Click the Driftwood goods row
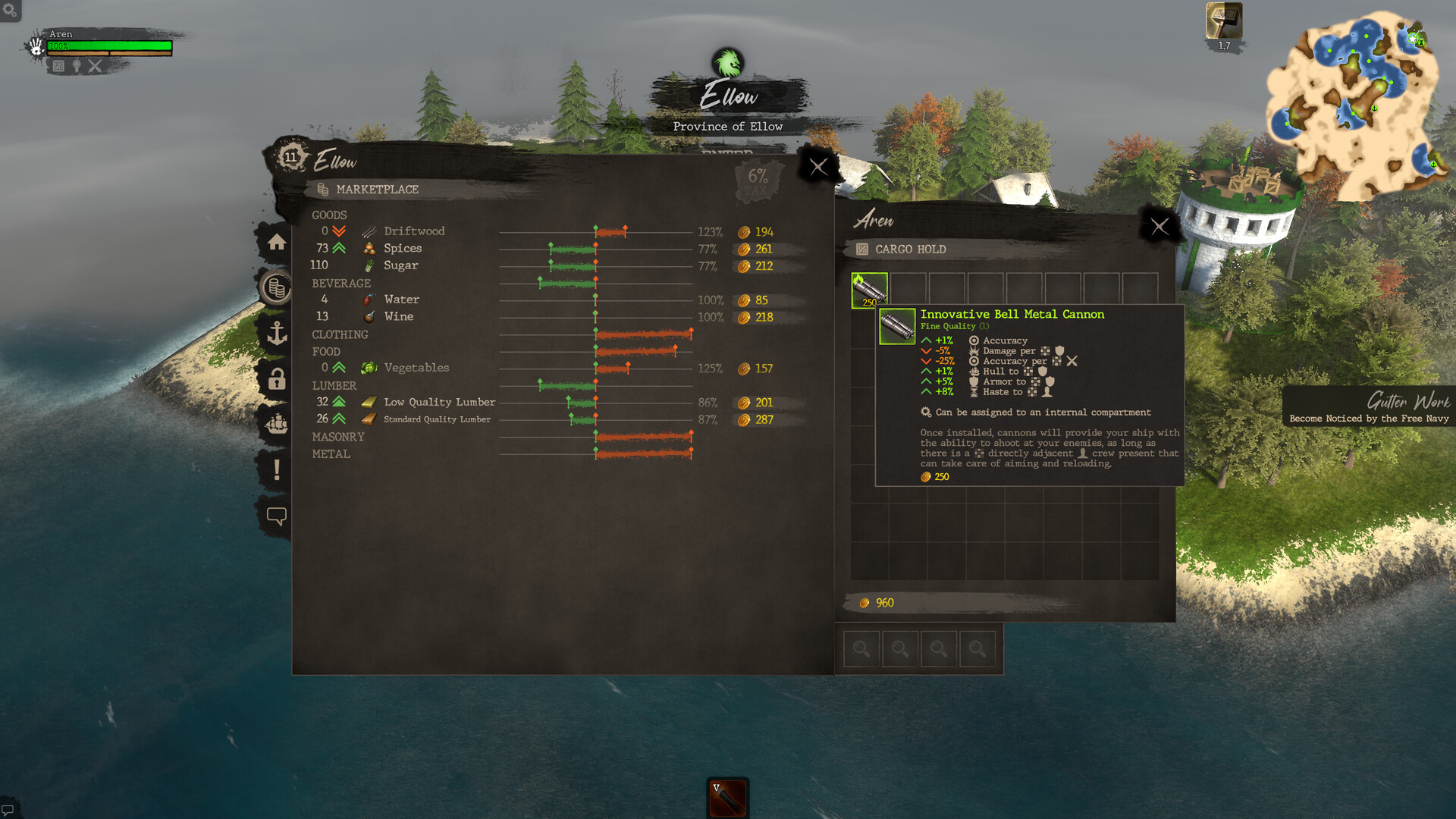The width and height of the screenshot is (1456, 819). point(414,231)
